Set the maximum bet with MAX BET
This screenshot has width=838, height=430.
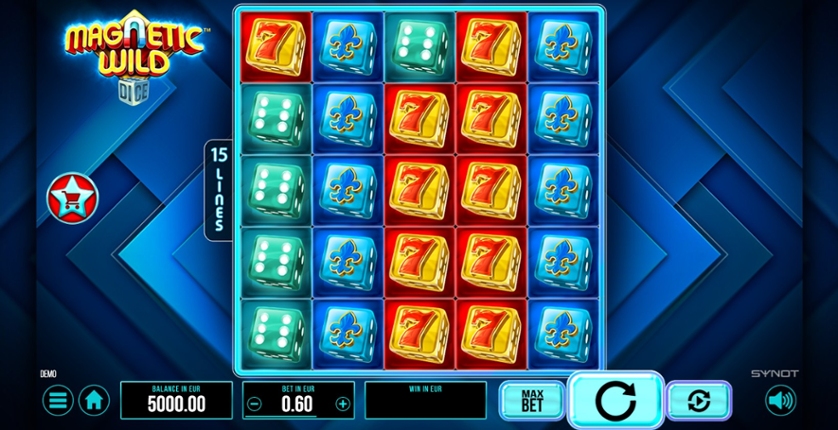(x=531, y=401)
